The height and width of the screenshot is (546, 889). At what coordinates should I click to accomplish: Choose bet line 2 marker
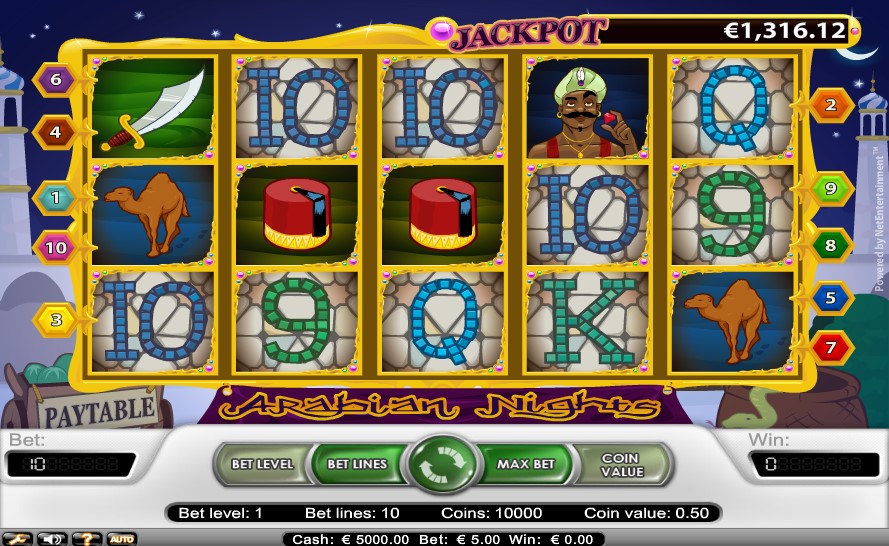tap(831, 104)
